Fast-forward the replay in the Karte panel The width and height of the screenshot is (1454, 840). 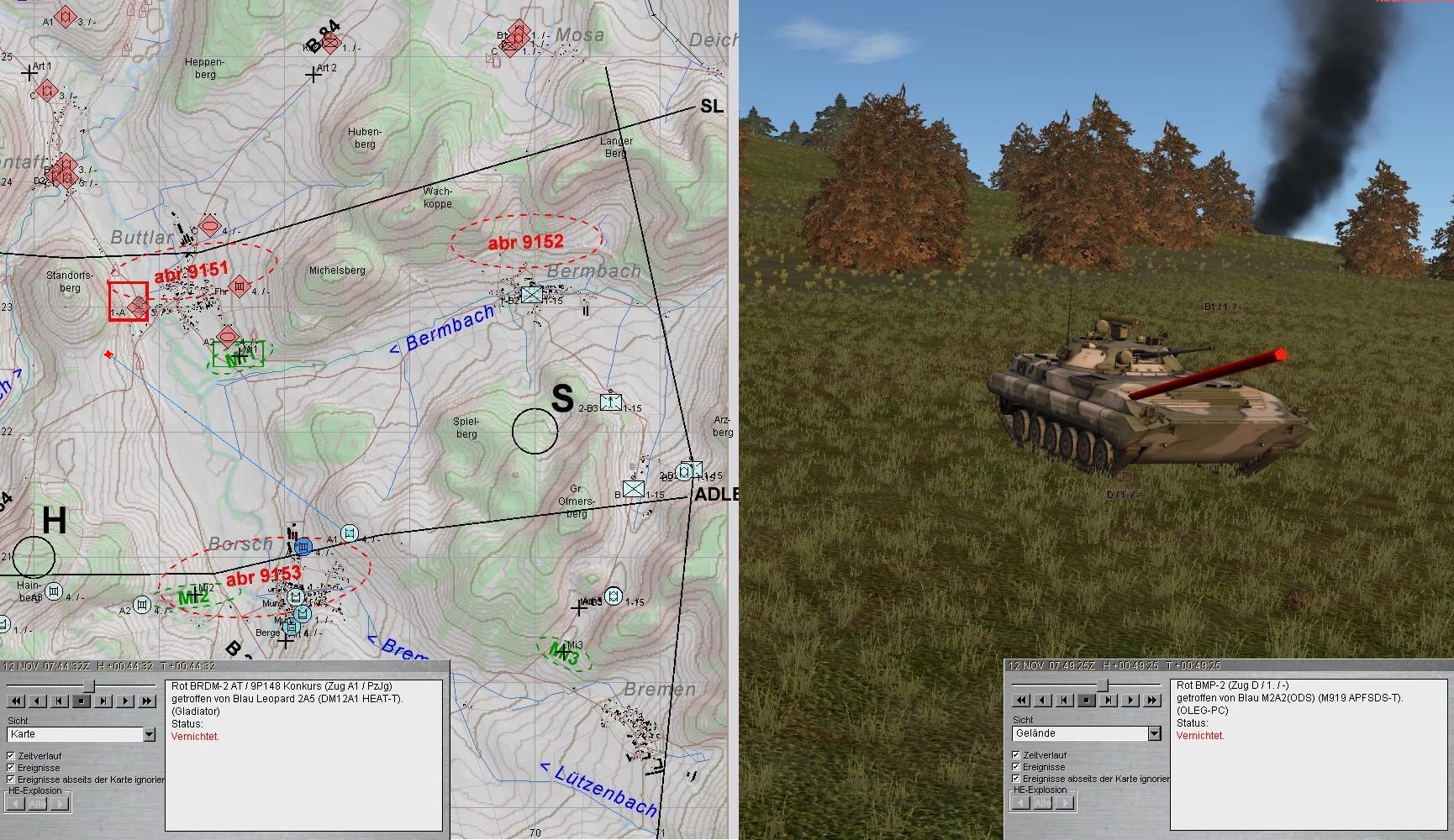pyautogui.click(x=147, y=701)
